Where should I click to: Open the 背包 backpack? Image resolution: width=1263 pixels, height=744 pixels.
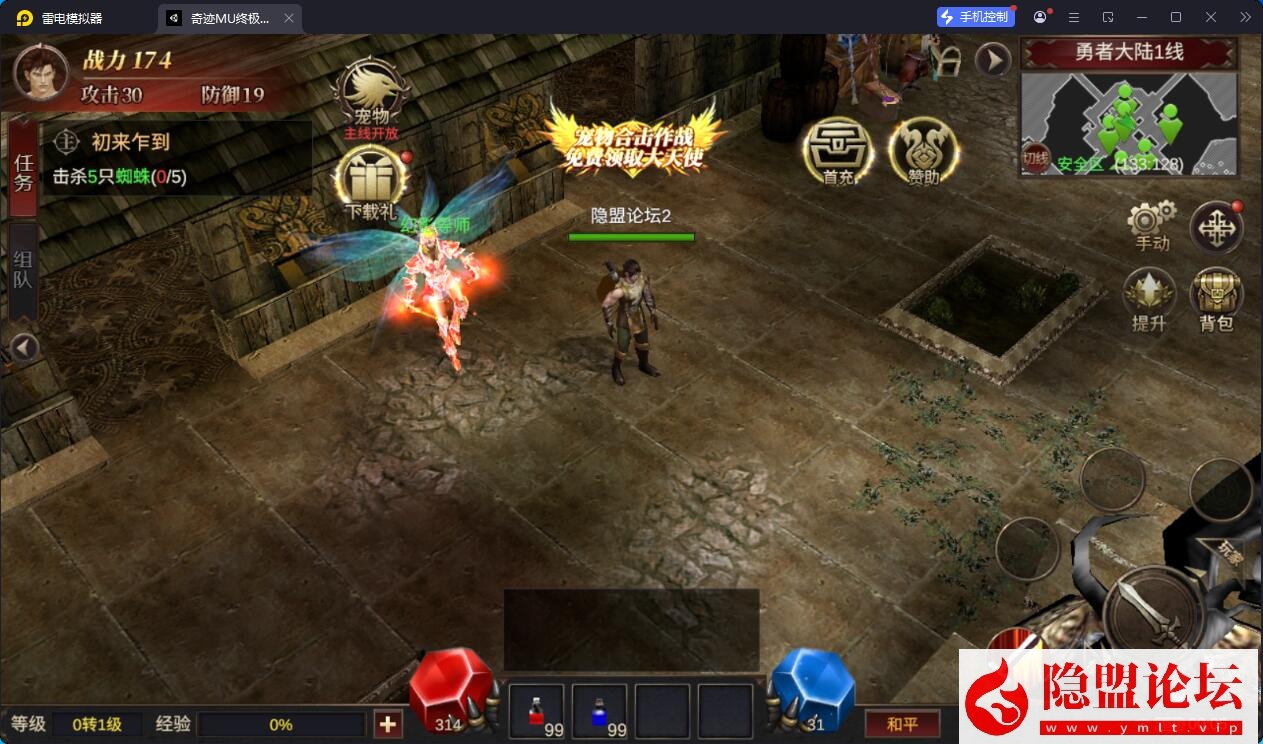tap(1216, 297)
